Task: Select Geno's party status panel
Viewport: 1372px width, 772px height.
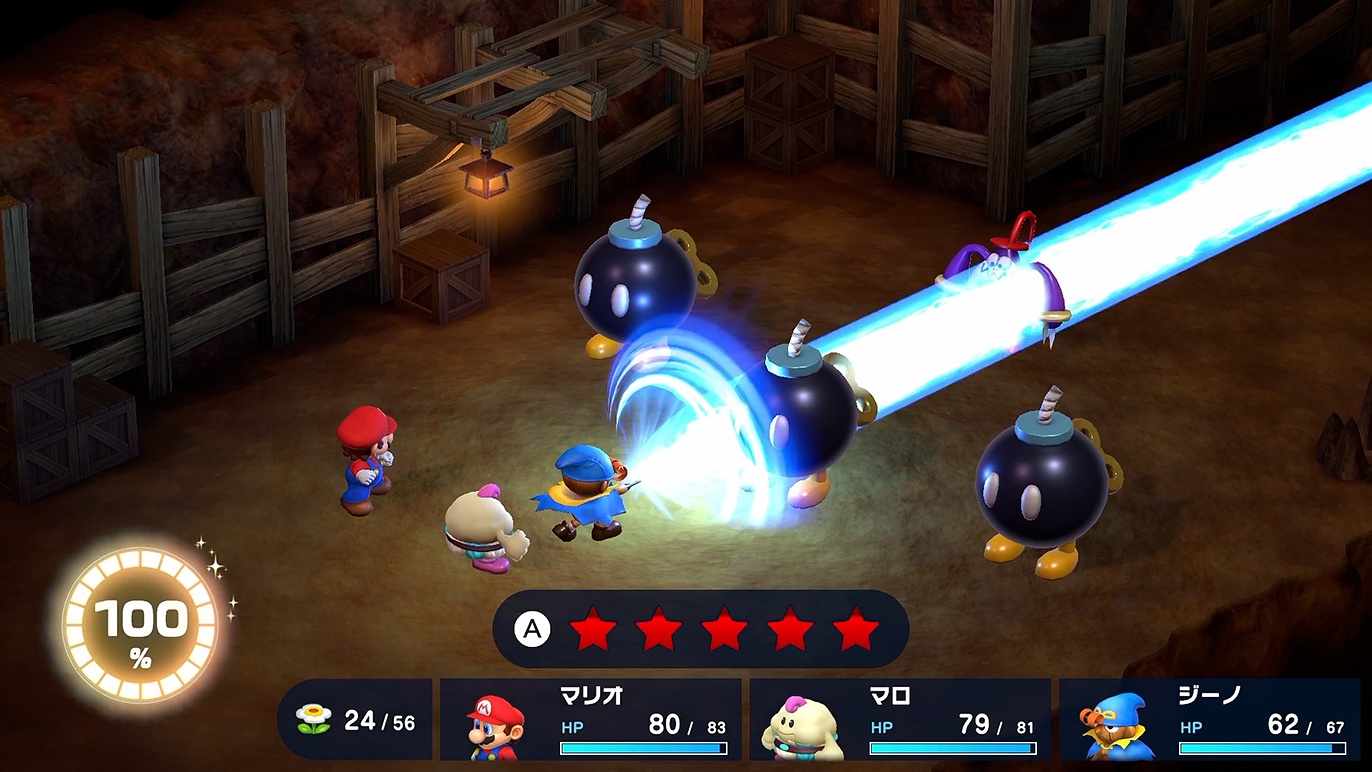Action: pyautogui.click(x=1208, y=720)
